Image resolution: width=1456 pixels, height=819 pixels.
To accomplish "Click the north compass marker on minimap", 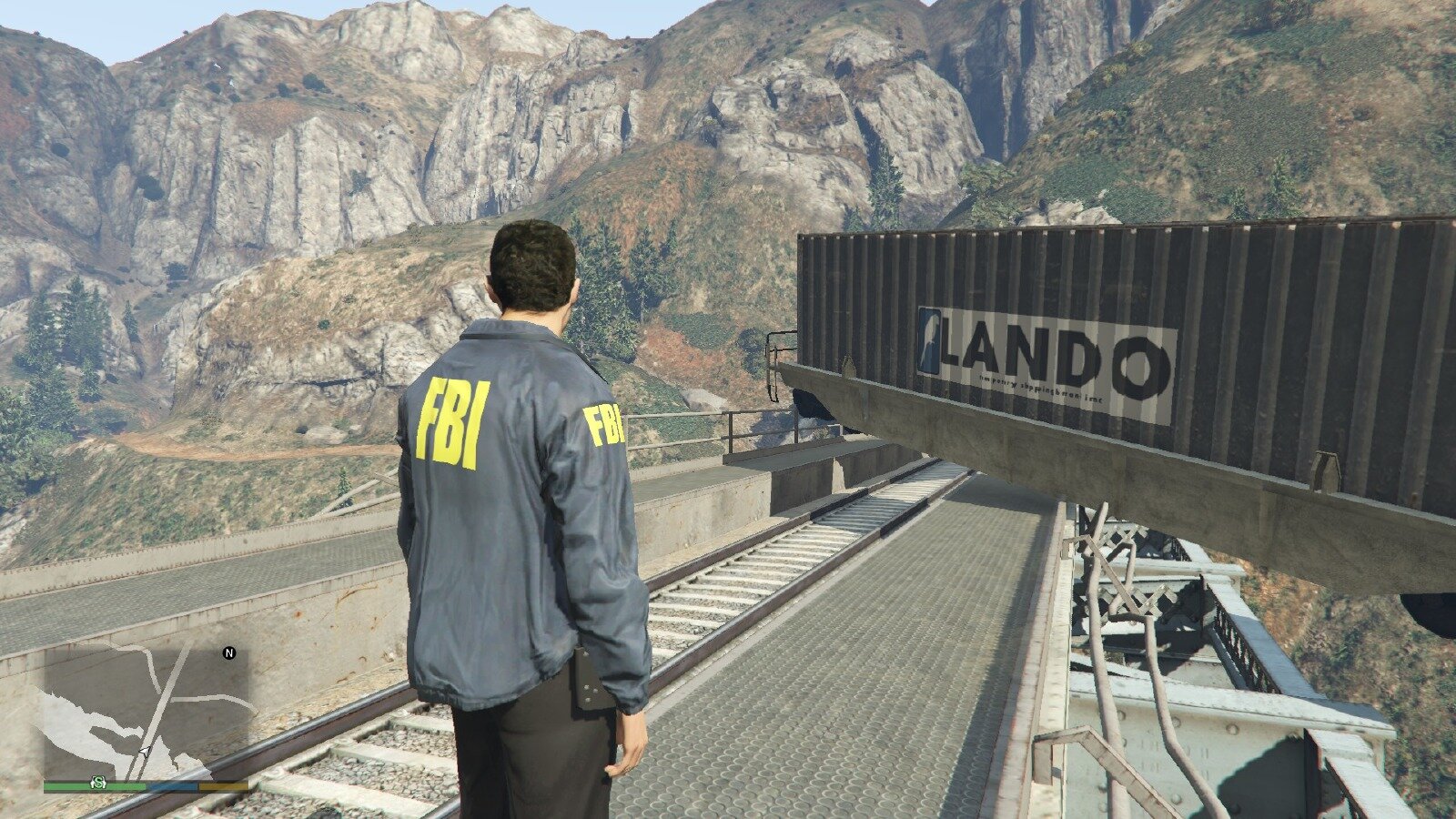I will 229,652.
